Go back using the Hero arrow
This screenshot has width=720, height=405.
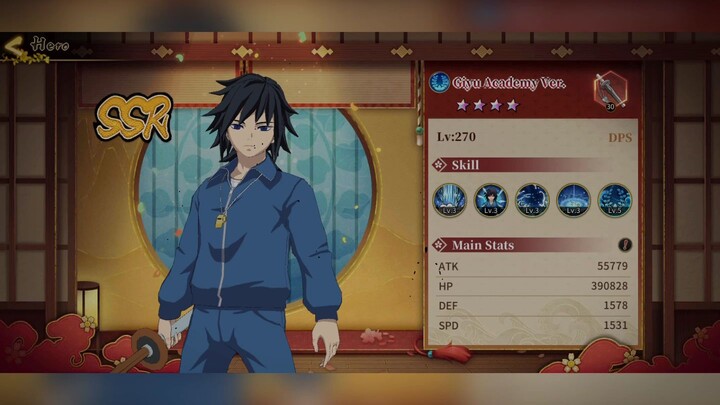(14, 44)
